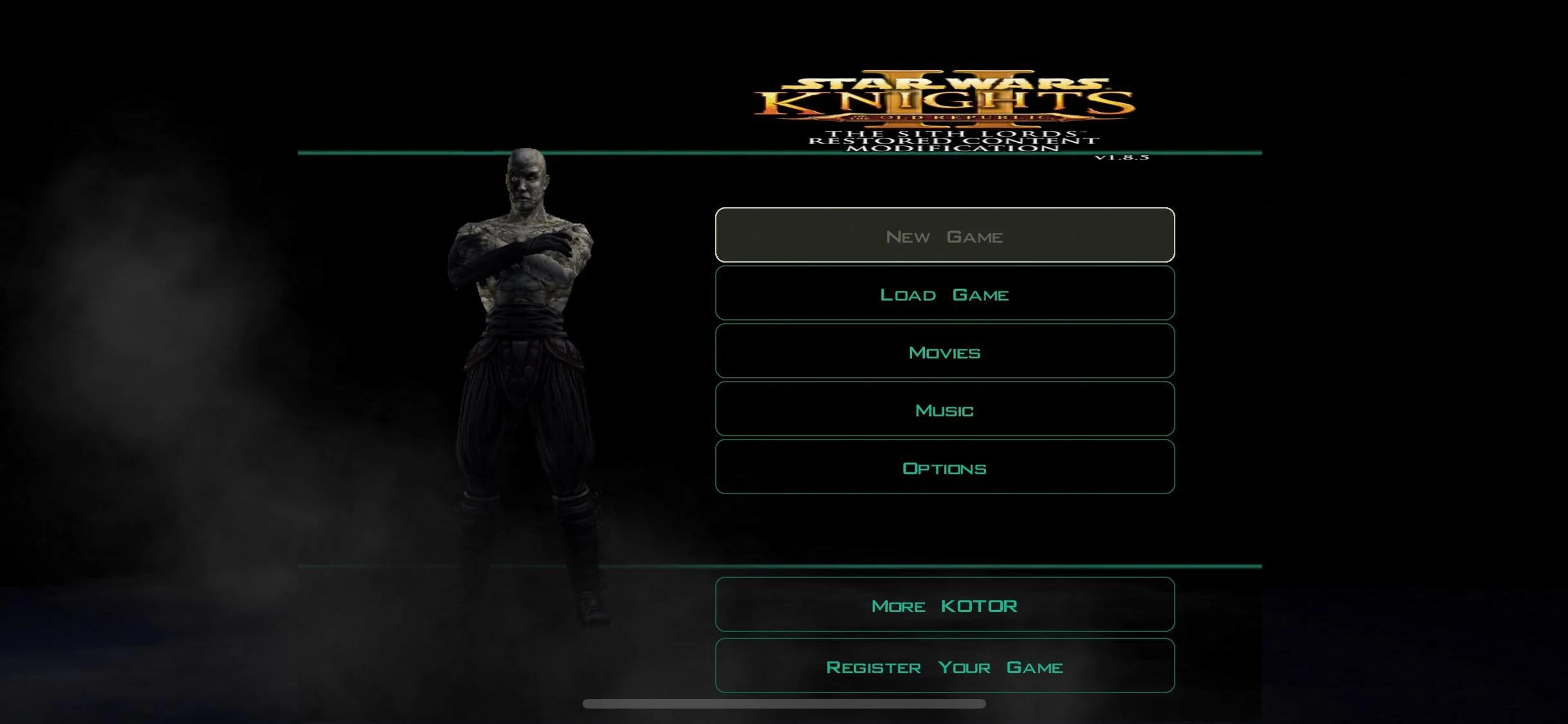1568x724 pixels.
Task: Open the Options menu
Action: pyautogui.click(x=944, y=467)
